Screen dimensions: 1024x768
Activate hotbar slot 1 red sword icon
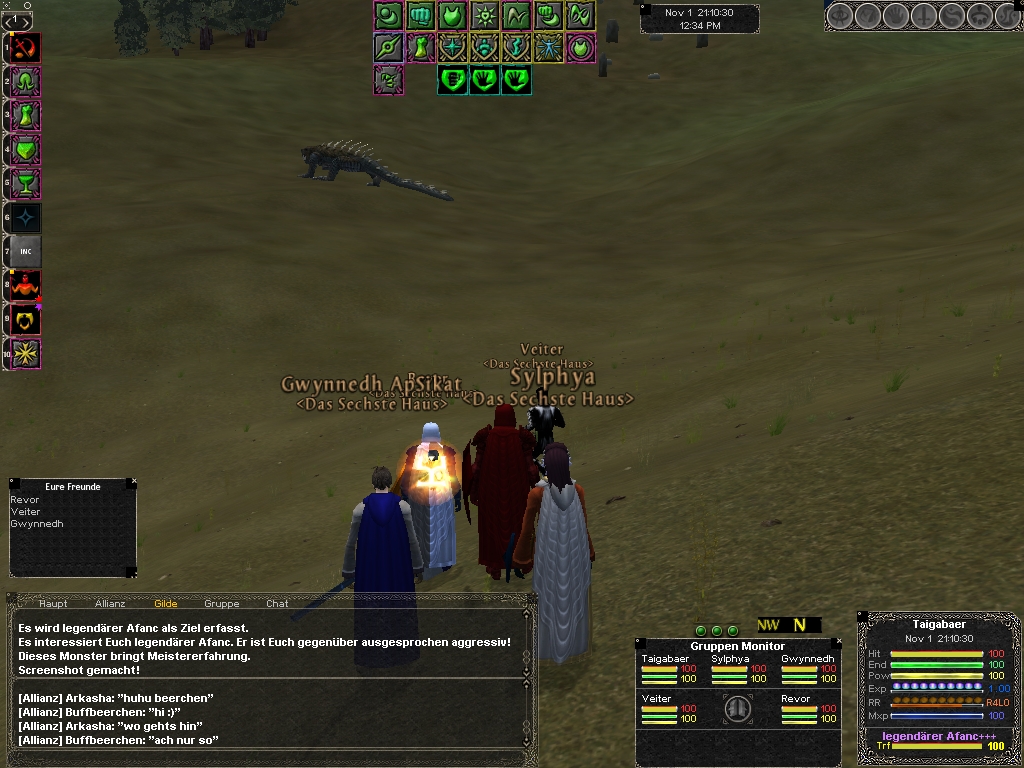(26, 47)
